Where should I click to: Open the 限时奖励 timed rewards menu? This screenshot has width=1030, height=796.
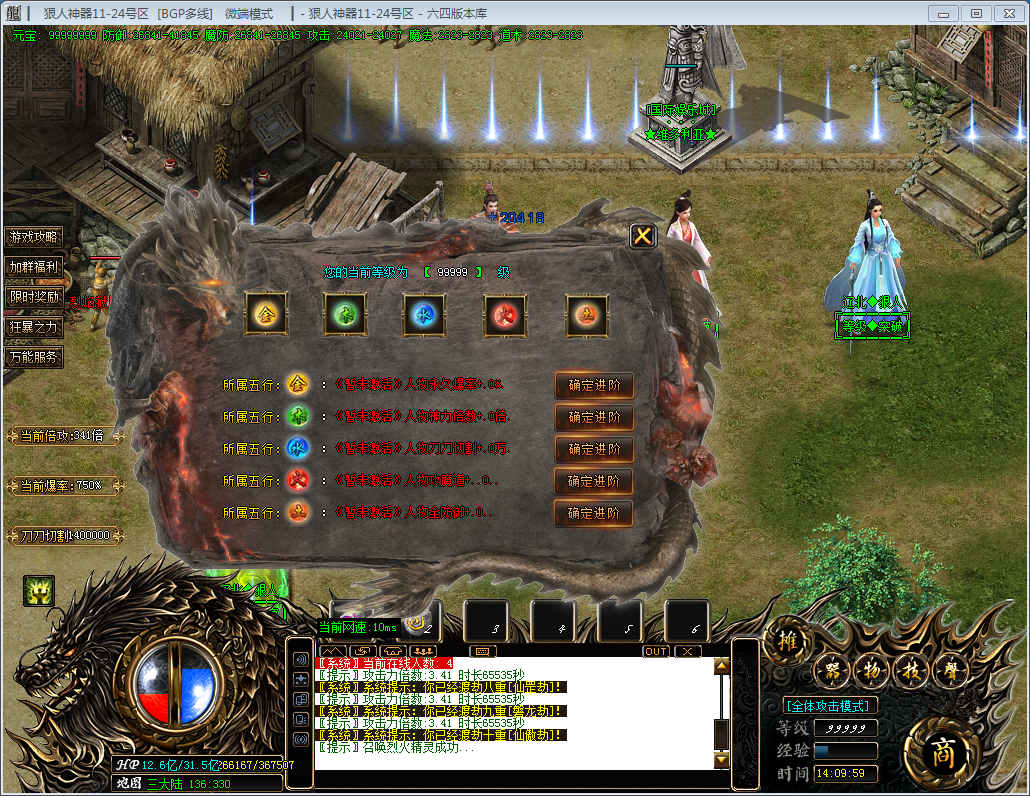click(x=34, y=297)
